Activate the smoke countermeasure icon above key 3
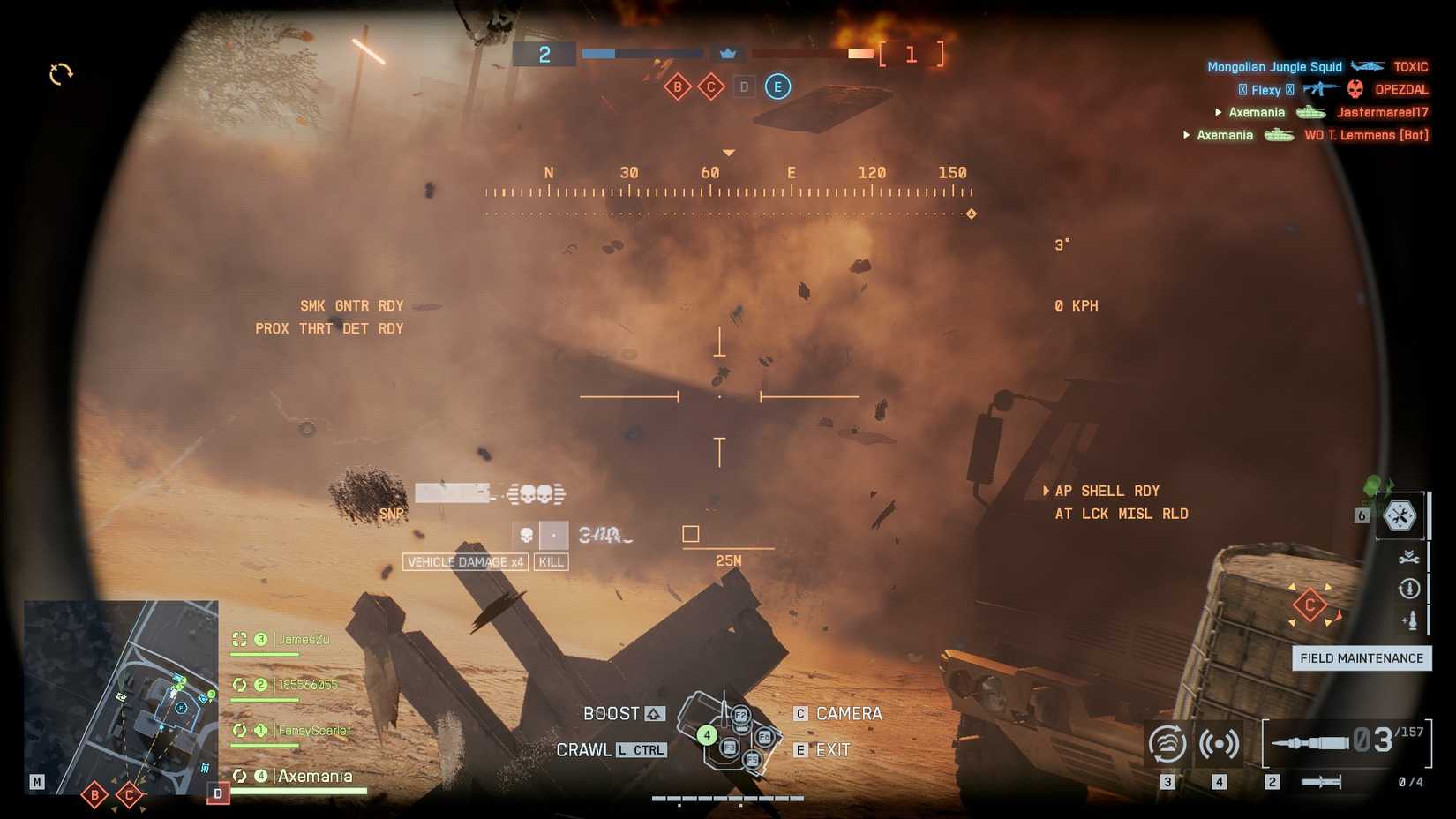The width and height of the screenshot is (1456, 819). pyautogui.click(x=1167, y=744)
